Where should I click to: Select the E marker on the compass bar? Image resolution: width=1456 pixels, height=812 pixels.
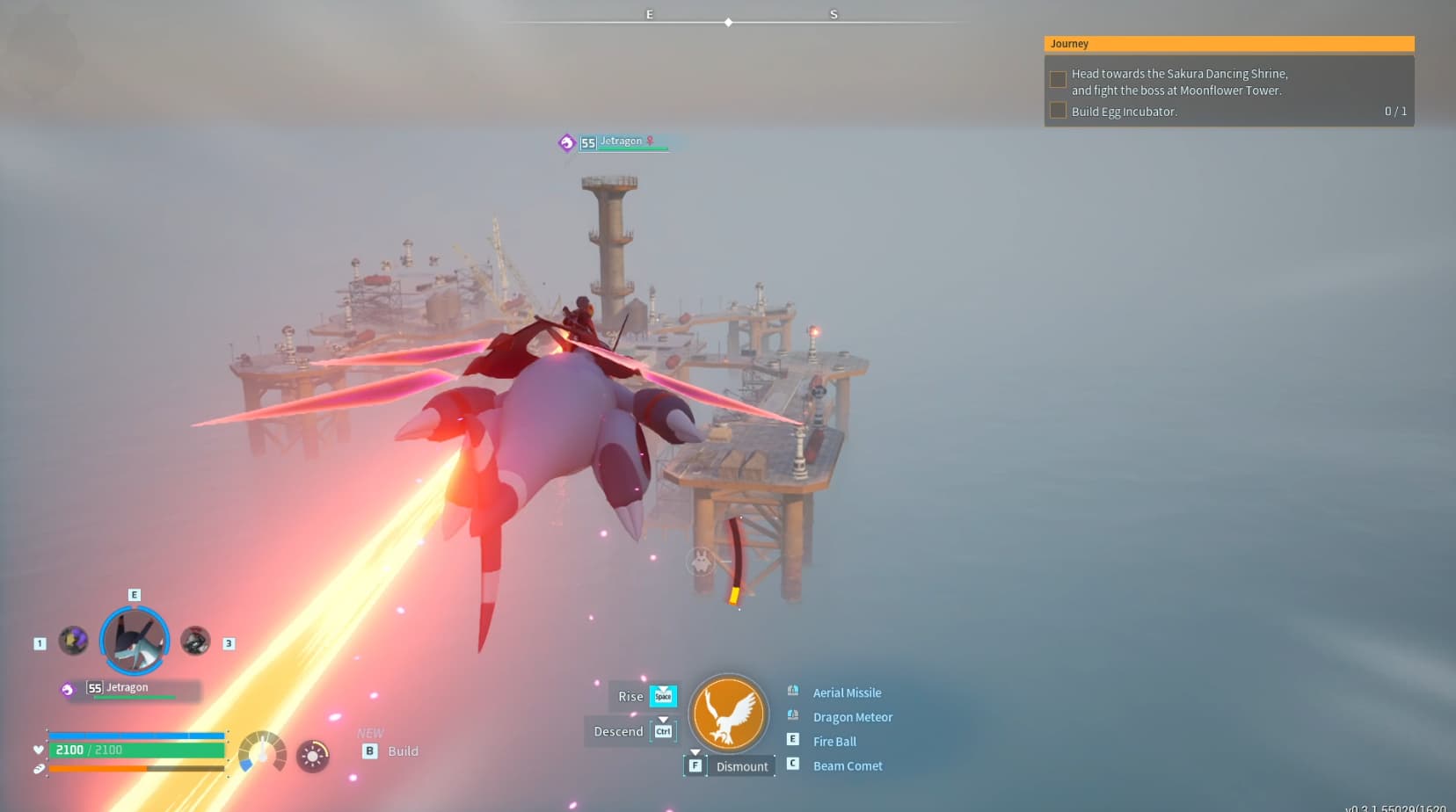(649, 14)
